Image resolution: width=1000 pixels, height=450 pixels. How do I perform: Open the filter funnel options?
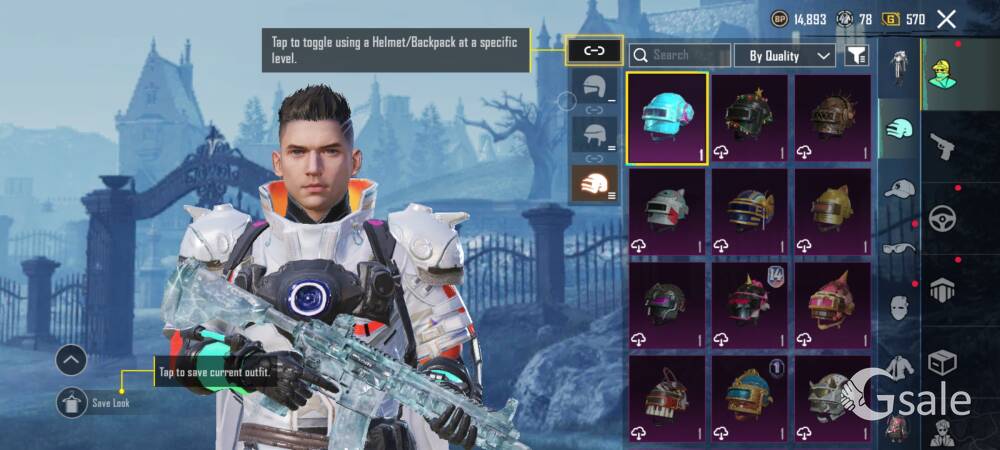coord(856,56)
